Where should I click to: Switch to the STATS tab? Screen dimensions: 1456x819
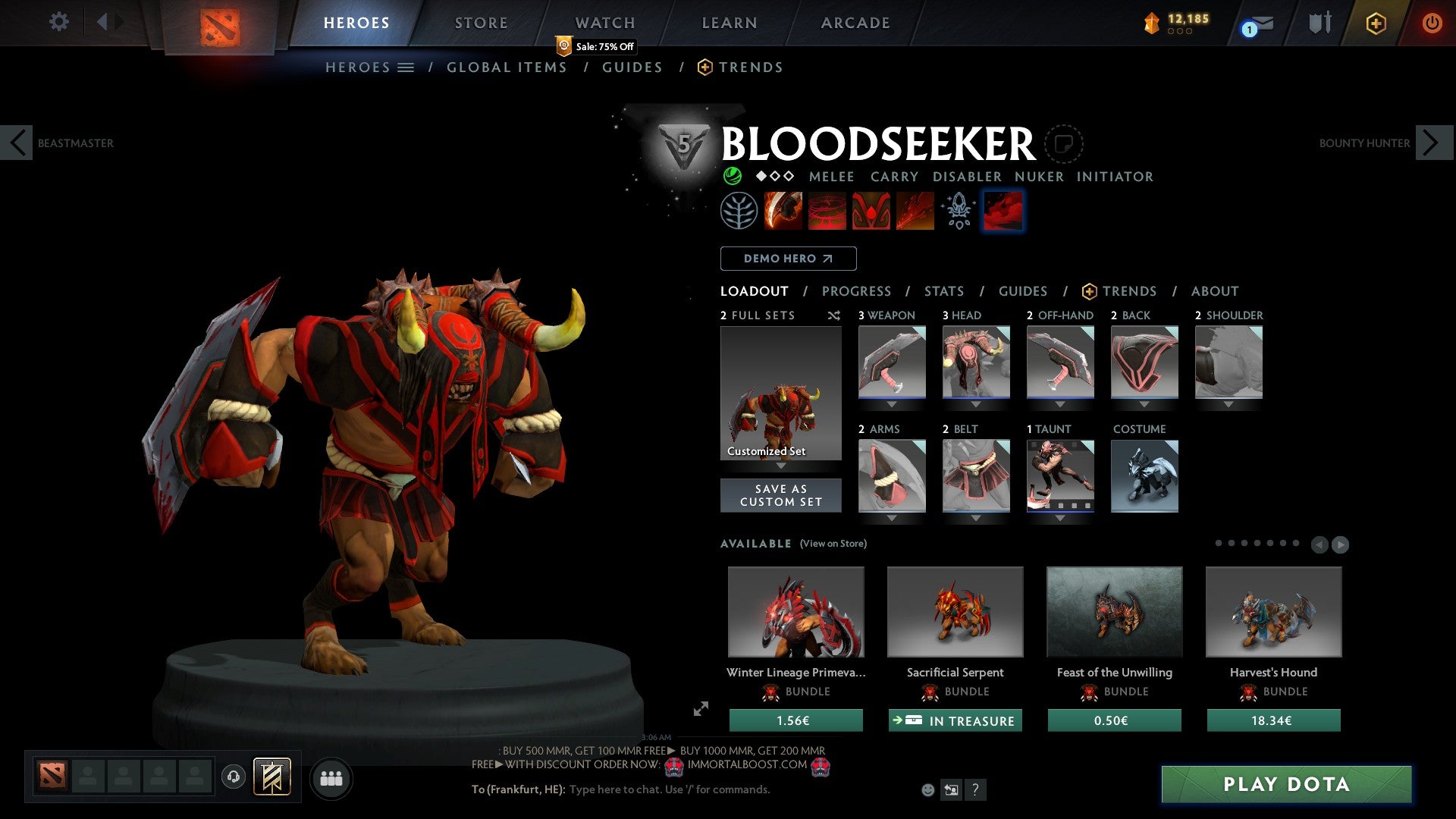tap(943, 291)
